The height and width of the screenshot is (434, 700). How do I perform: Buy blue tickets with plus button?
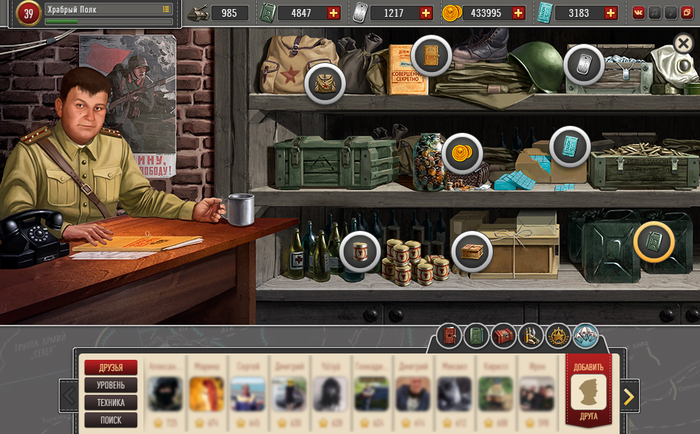(x=609, y=13)
